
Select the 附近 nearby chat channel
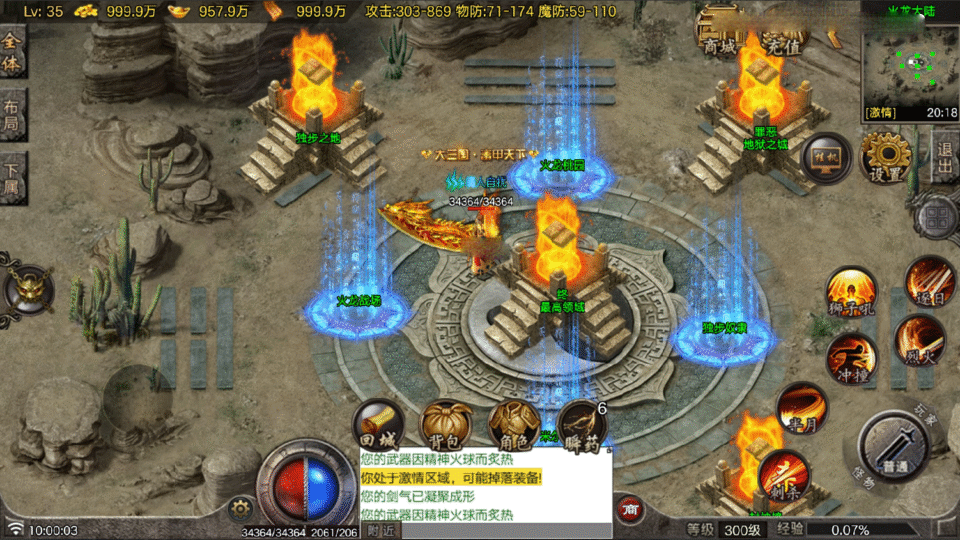(x=380, y=530)
